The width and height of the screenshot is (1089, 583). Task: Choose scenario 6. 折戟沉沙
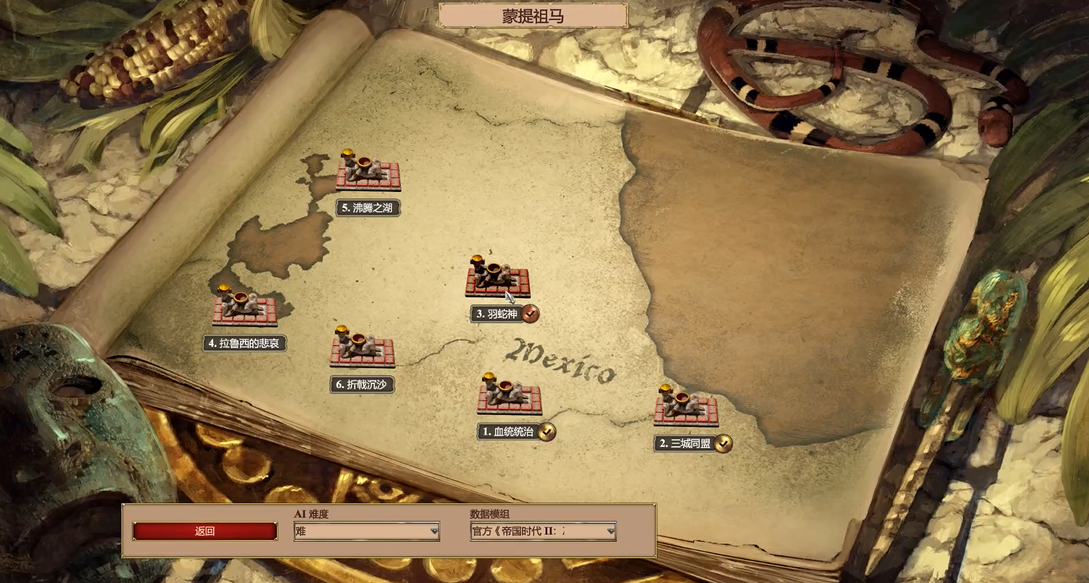click(x=362, y=349)
